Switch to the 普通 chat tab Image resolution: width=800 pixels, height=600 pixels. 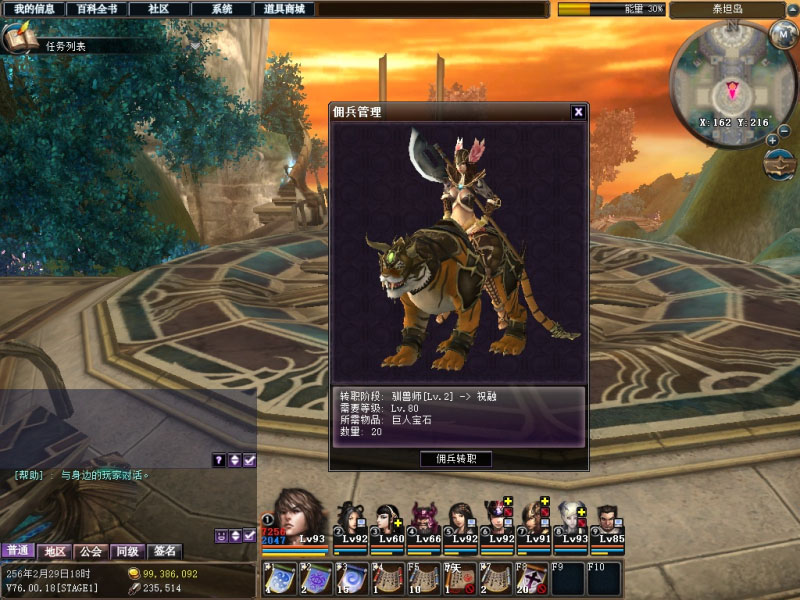pyautogui.click(x=17, y=551)
